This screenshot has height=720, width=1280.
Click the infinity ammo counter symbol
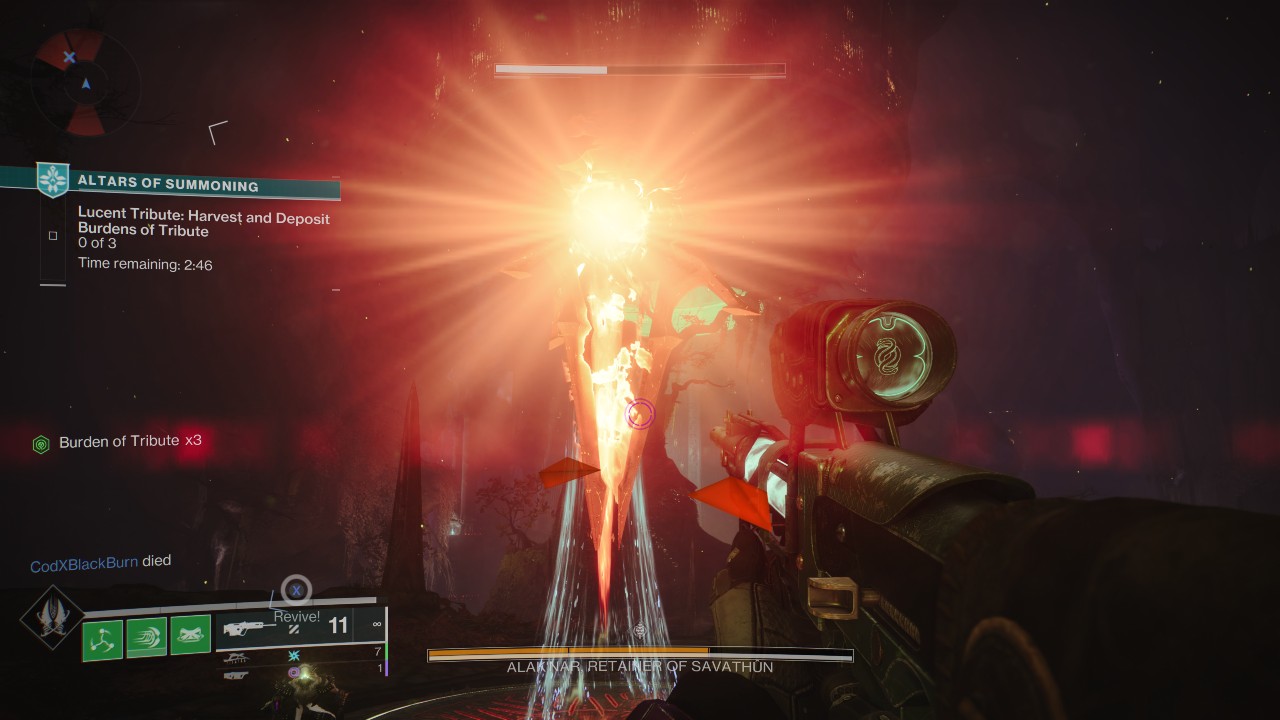coord(376,624)
